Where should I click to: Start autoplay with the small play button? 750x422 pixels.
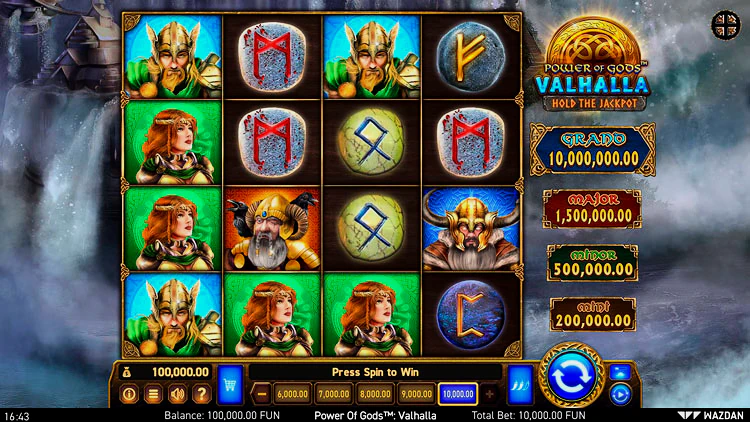(619, 394)
